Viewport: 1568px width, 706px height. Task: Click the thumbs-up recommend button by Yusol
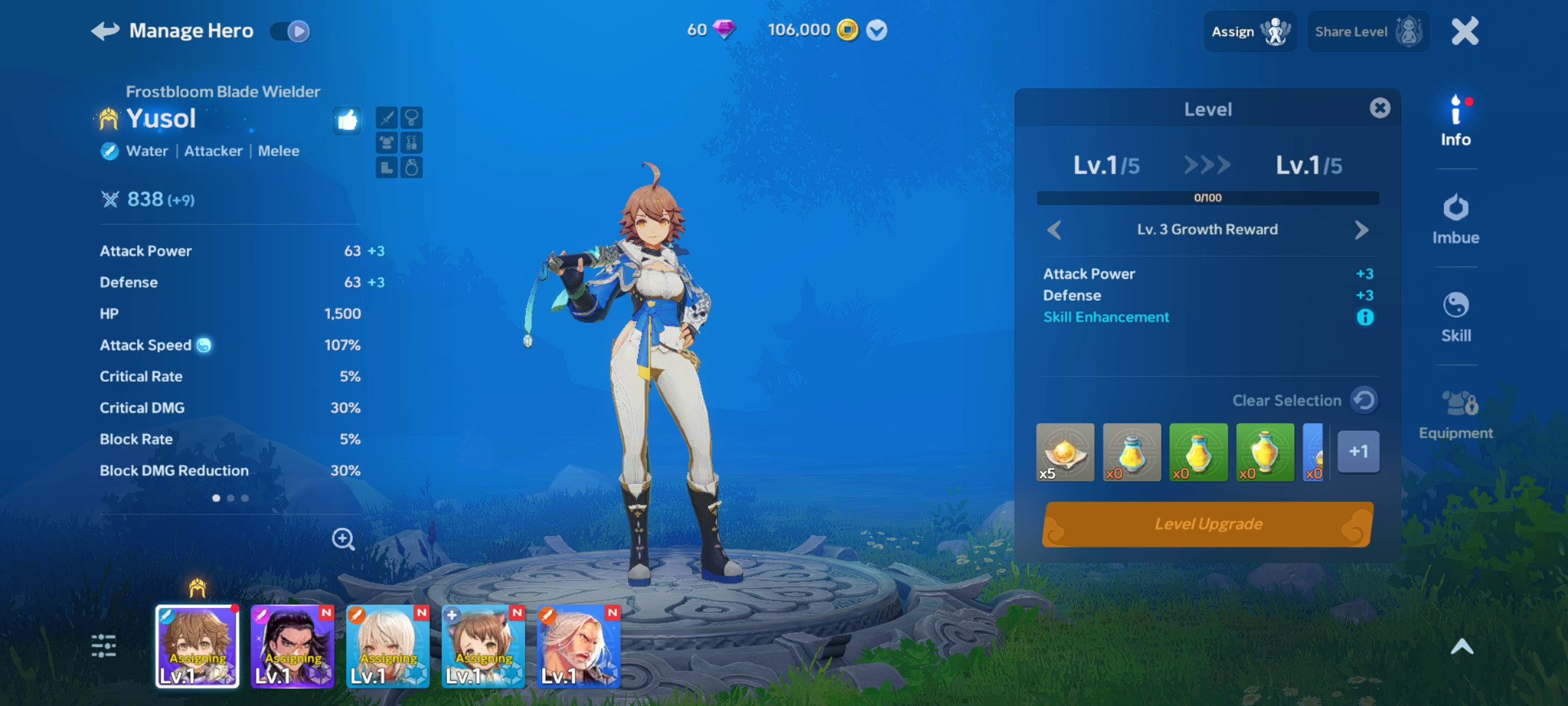click(347, 120)
